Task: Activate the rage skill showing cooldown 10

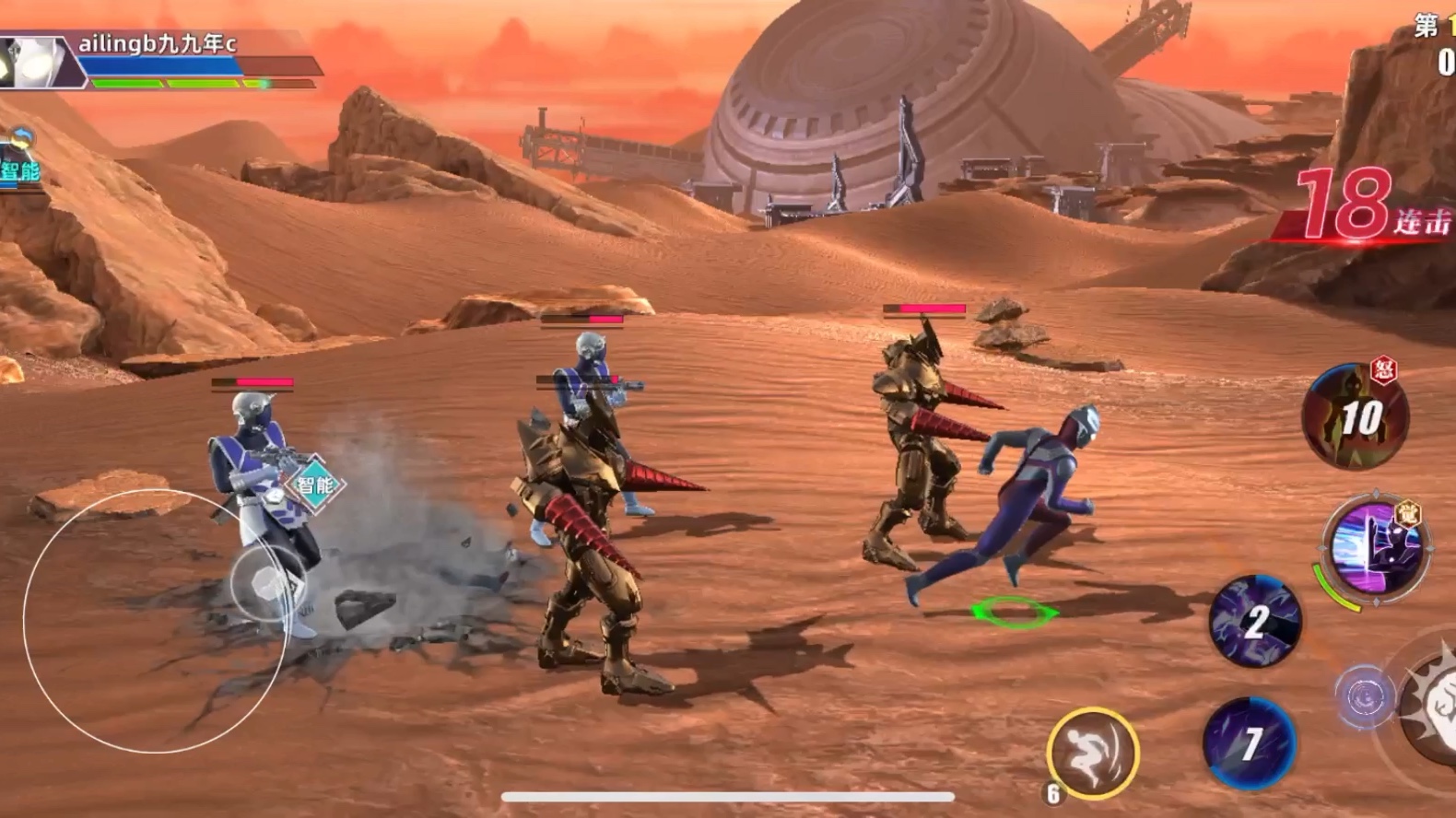Action: pos(1355,416)
